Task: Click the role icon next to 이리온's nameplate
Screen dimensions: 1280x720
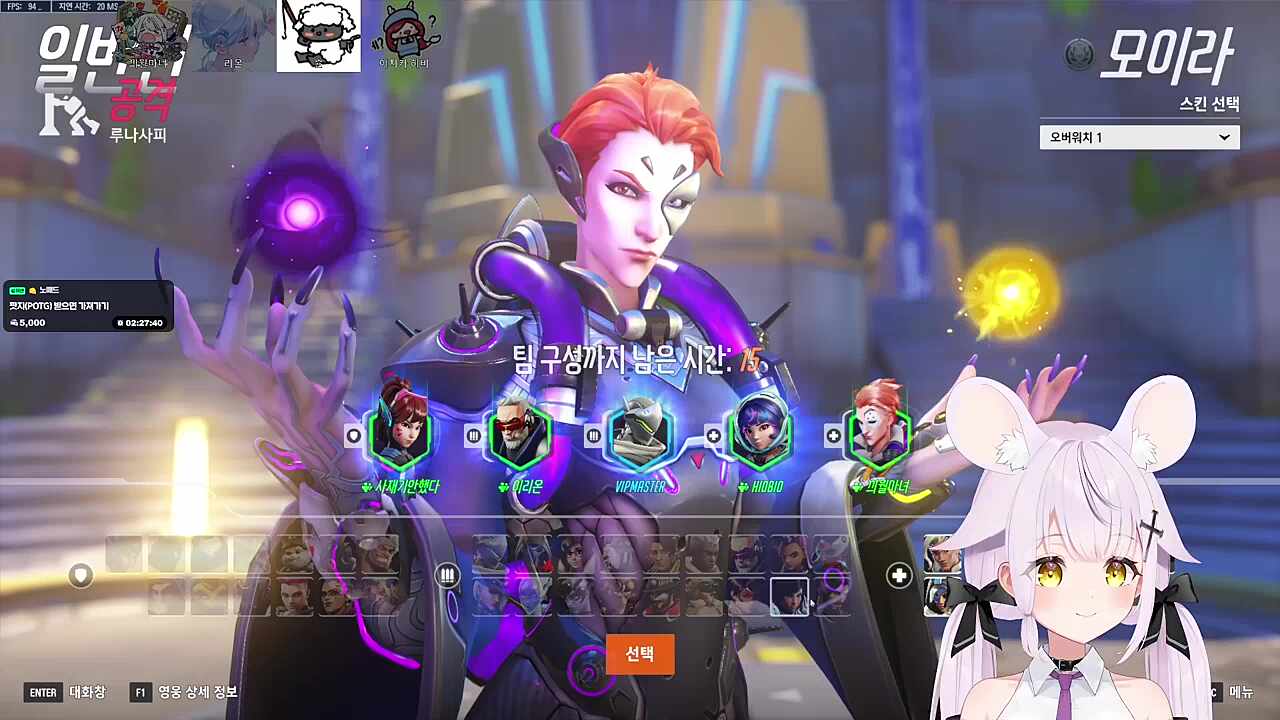Action: (473, 435)
